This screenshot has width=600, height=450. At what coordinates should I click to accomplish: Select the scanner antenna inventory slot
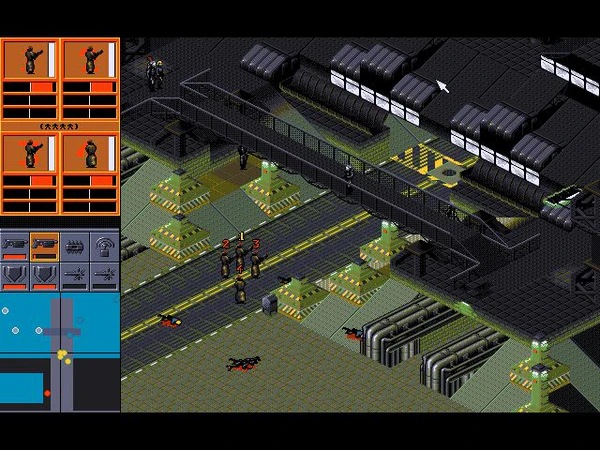[104, 243]
